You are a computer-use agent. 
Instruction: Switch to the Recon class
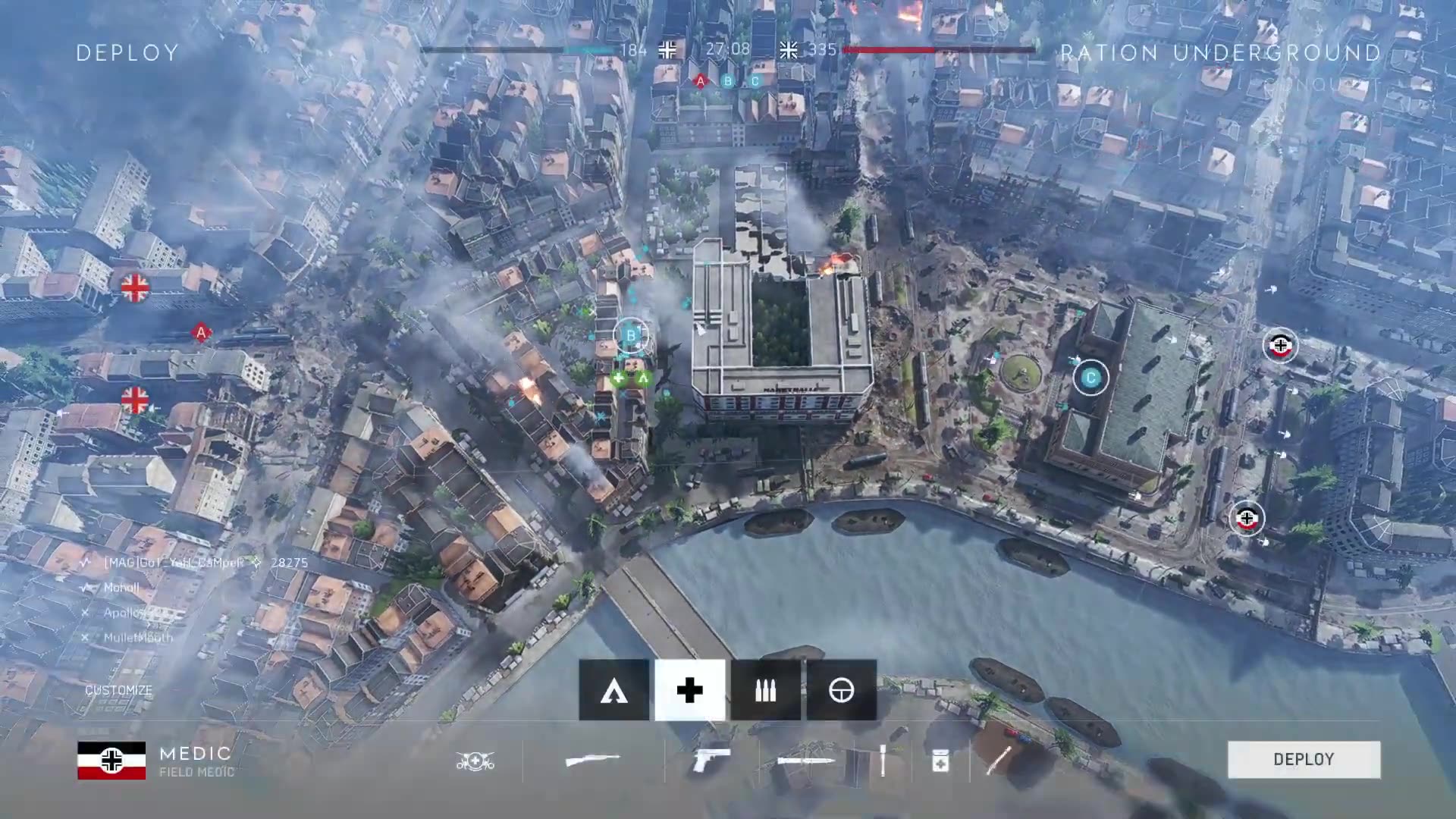(841, 690)
